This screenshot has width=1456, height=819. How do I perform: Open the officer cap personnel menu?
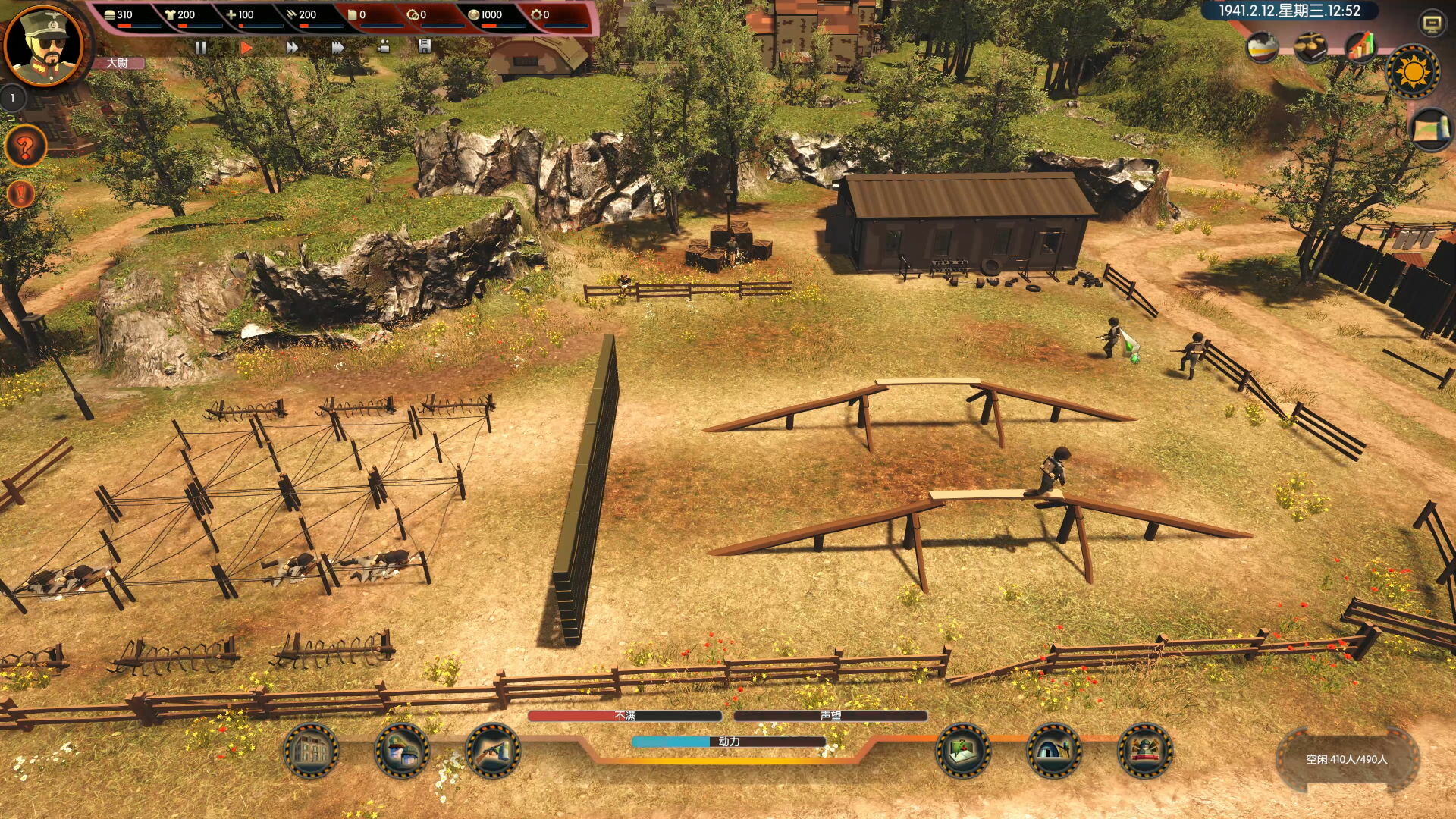tap(402, 751)
